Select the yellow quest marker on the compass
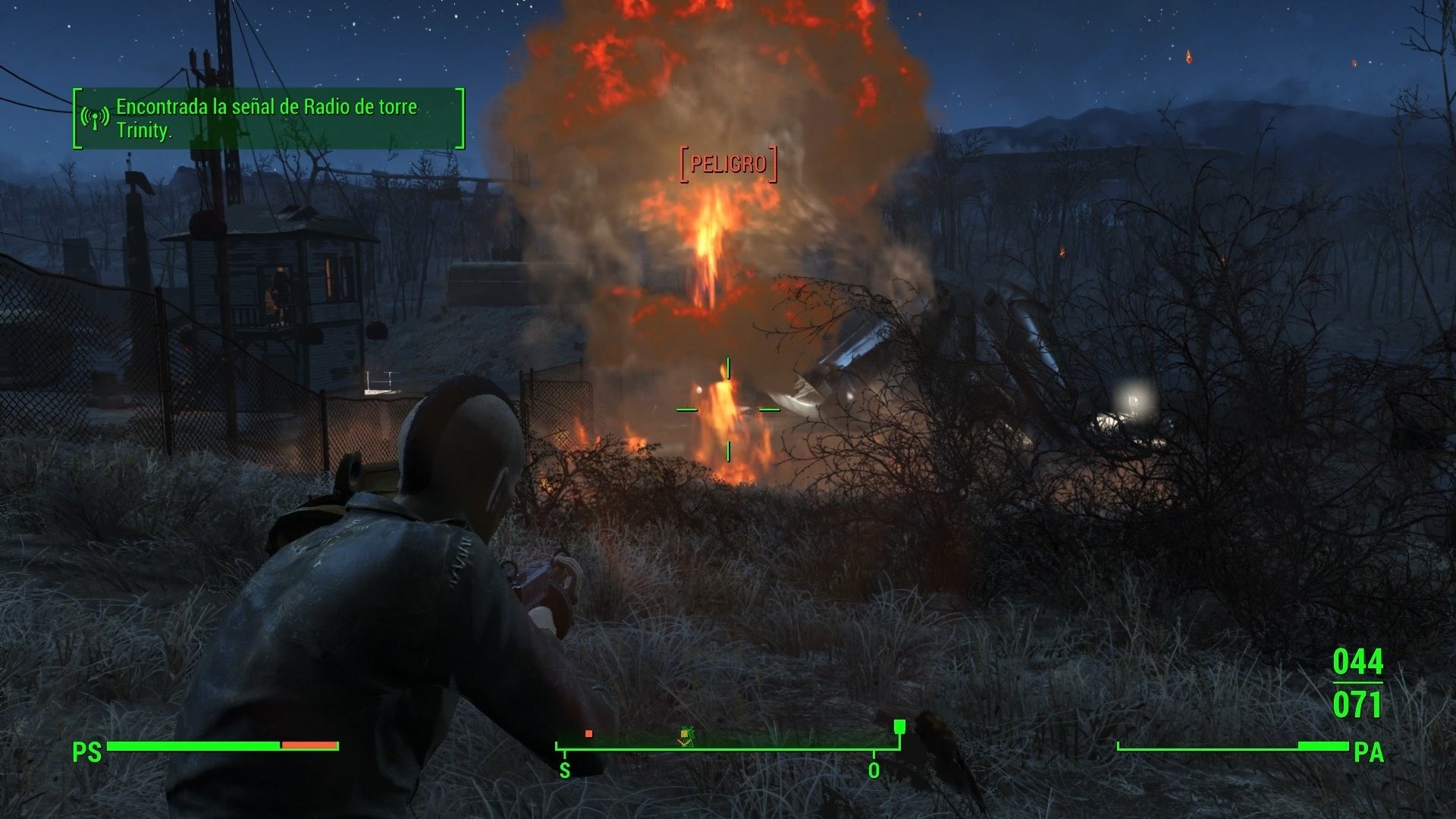Viewport: 1456px width, 819px height. point(684,733)
